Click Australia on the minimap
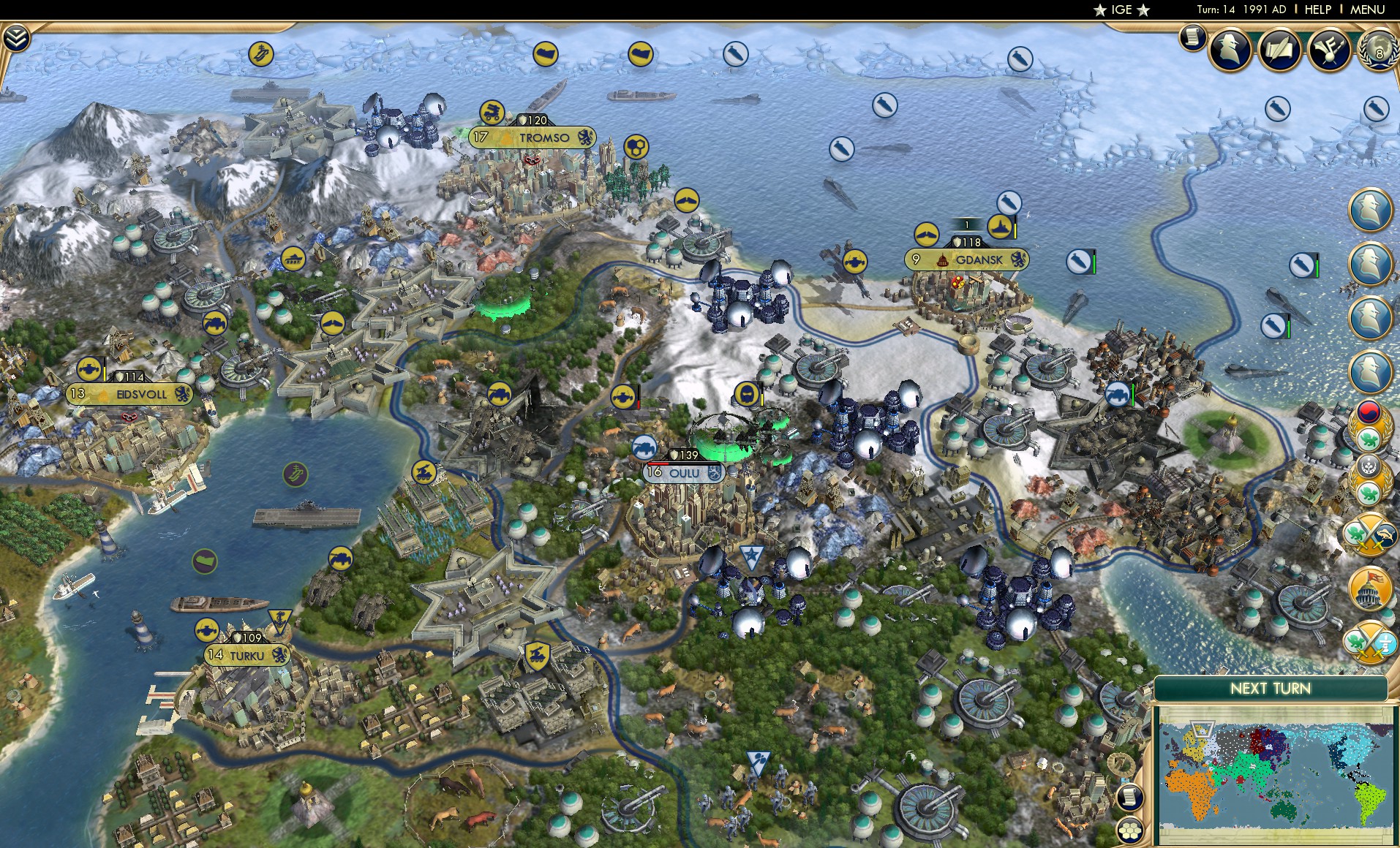This screenshot has width=1400, height=848. coord(1282,811)
